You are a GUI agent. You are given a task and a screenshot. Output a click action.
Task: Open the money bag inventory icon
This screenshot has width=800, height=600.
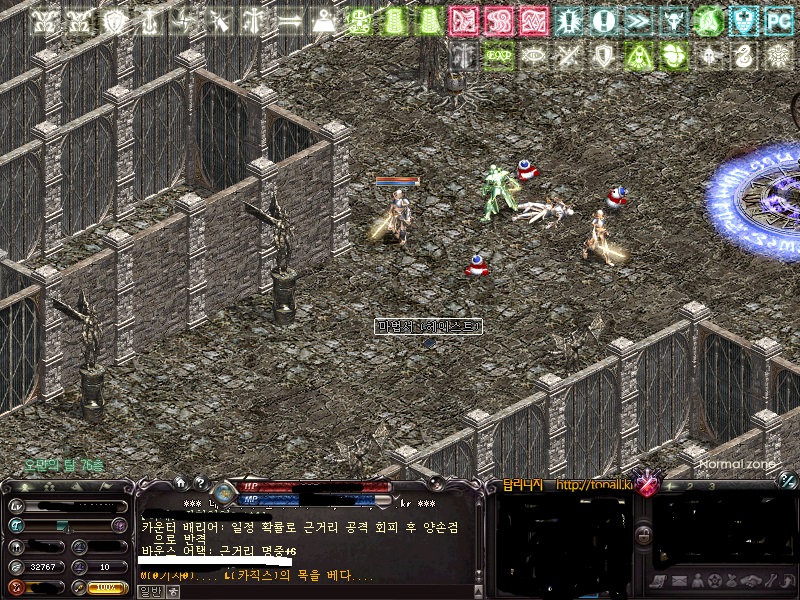tap(731, 581)
